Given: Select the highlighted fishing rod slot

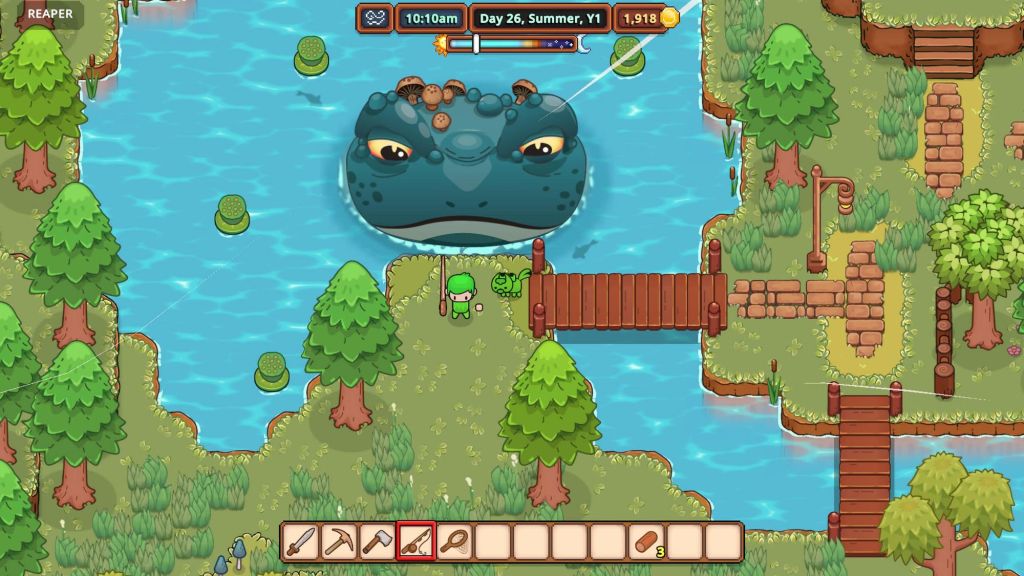Looking at the screenshot, I should (415, 542).
